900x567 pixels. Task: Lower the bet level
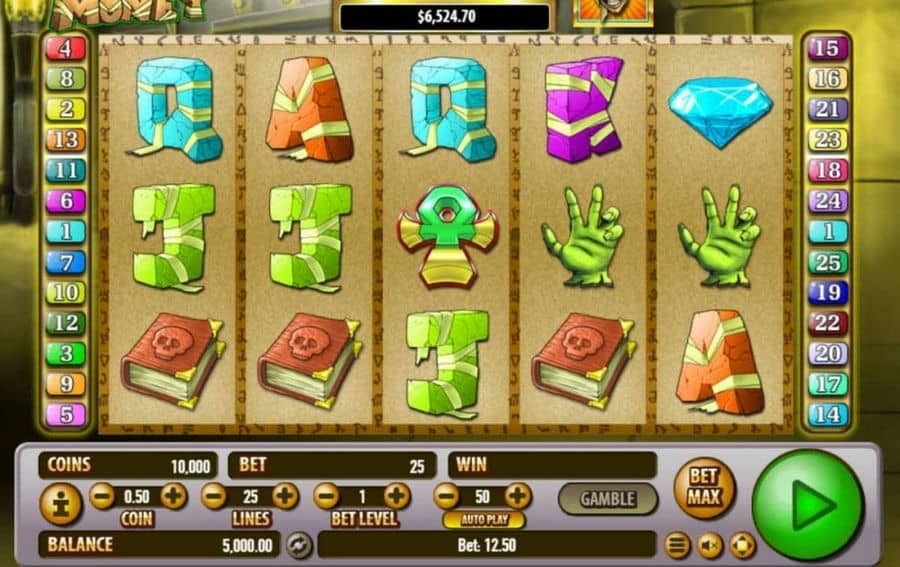coord(326,495)
